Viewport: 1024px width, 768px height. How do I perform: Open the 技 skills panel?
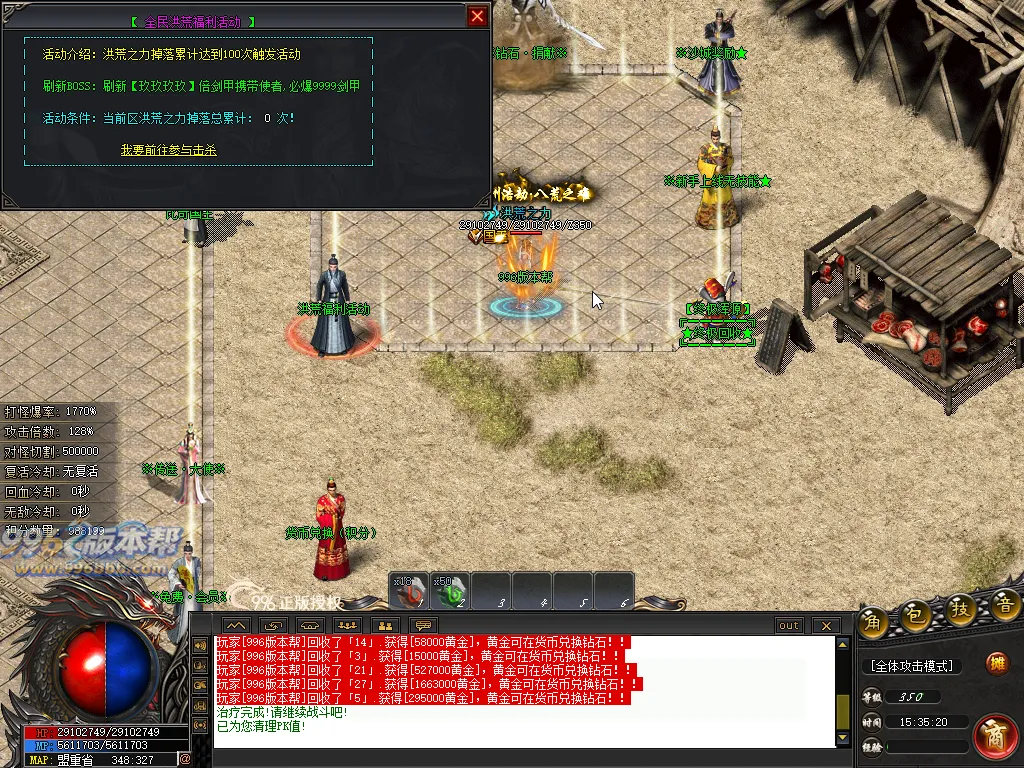(960, 610)
